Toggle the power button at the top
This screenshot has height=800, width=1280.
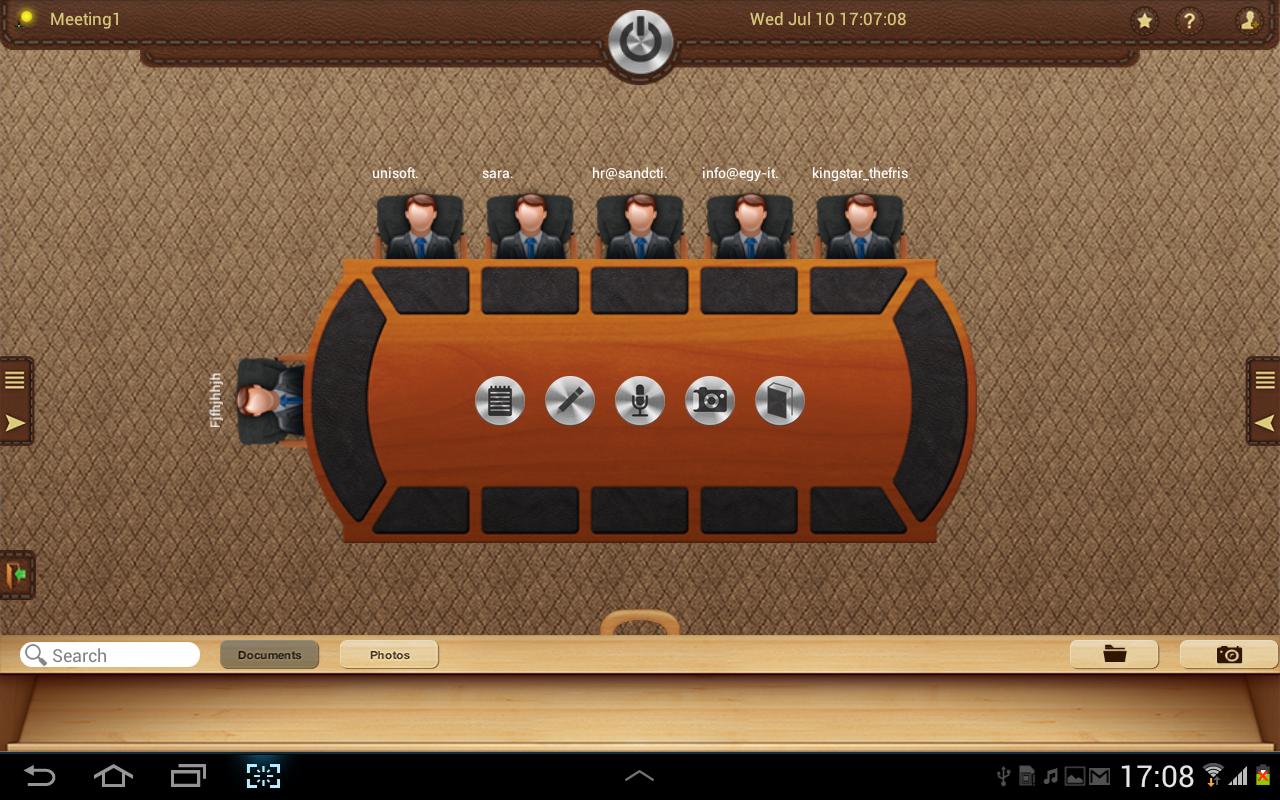(x=640, y=38)
